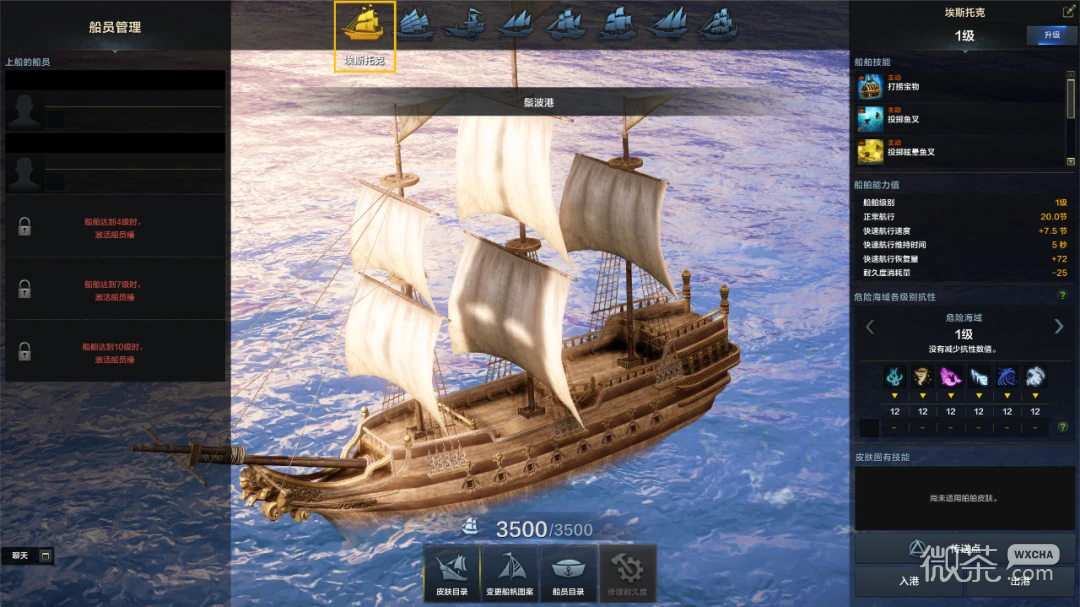Open the 聊天 chat box
The image size is (1080, 607).
tap(30, 555)
